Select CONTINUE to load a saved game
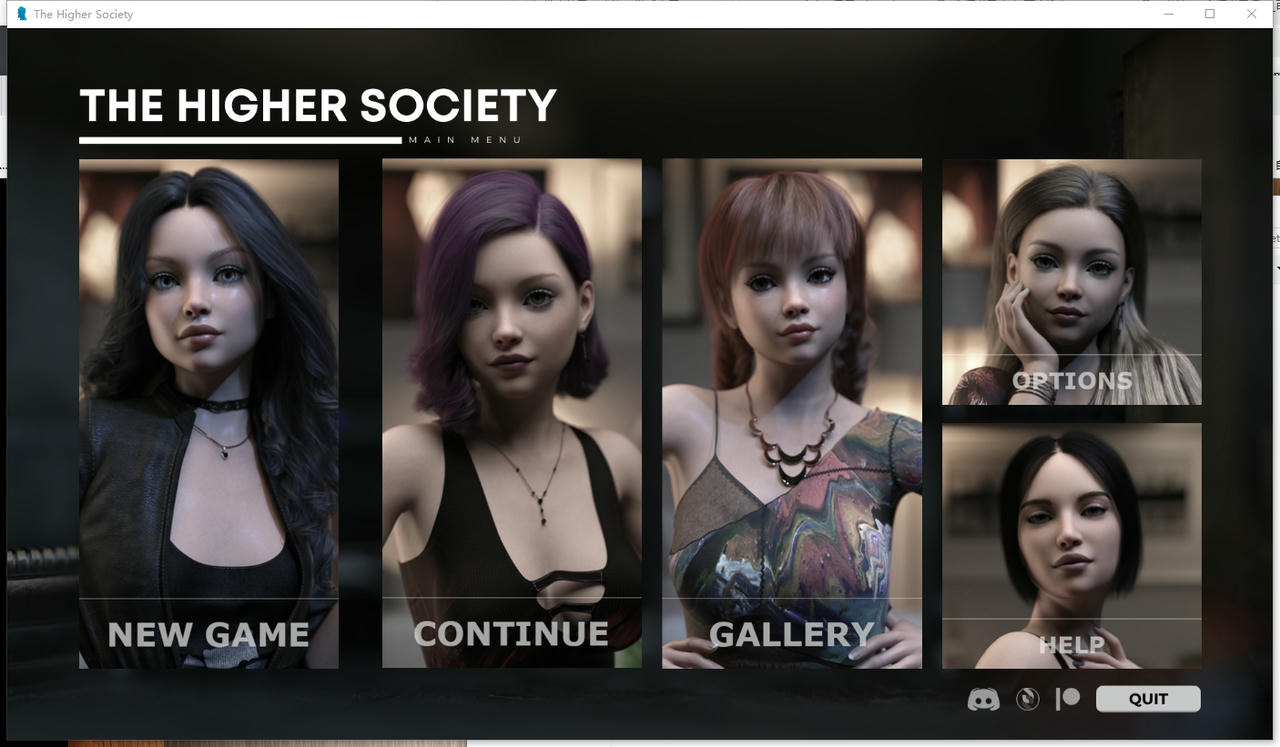This screenshot has width=1280, height=747. pyautogui.click(x=511, y=632)
